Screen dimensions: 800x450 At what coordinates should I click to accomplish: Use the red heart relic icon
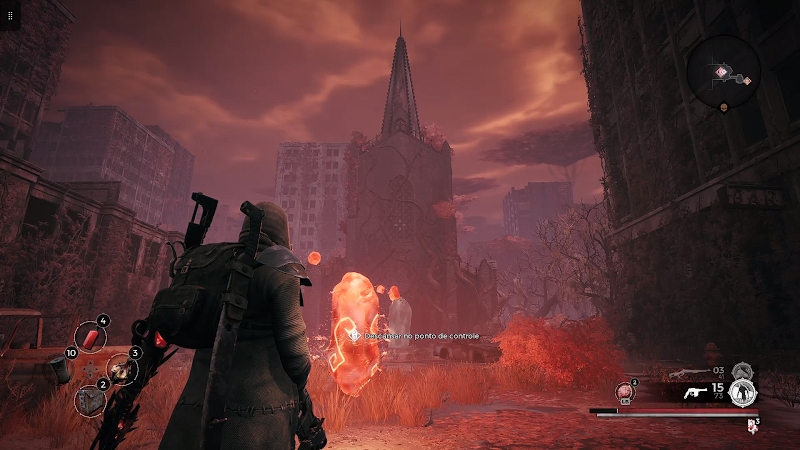[627, 392]
